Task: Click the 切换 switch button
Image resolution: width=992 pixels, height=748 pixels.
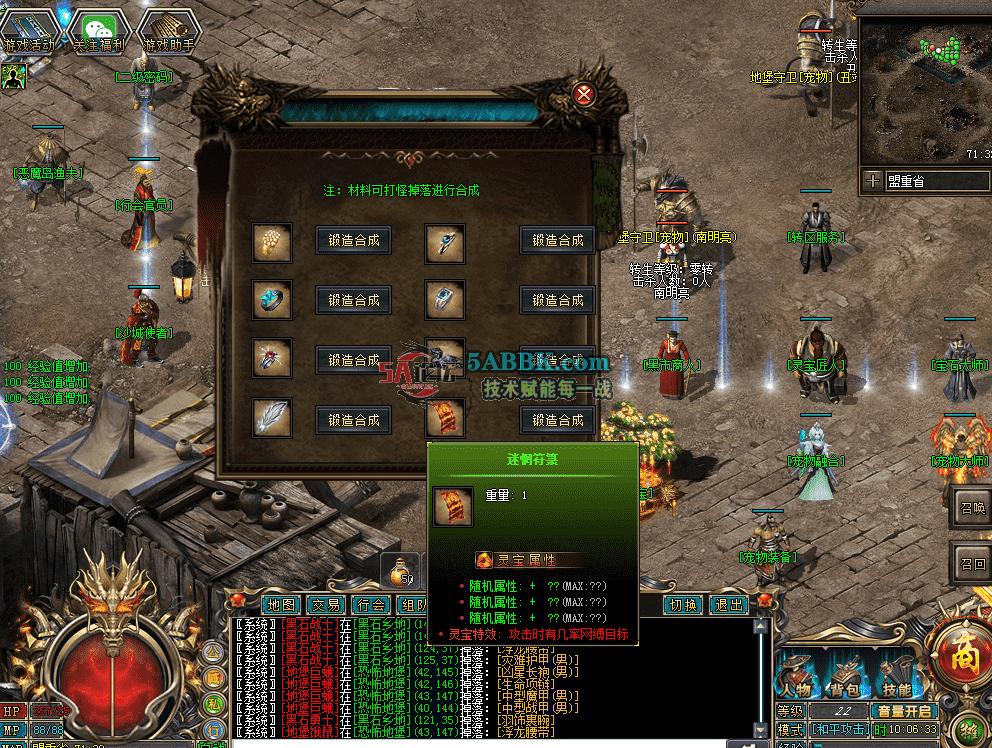Action: coord(684,605)
